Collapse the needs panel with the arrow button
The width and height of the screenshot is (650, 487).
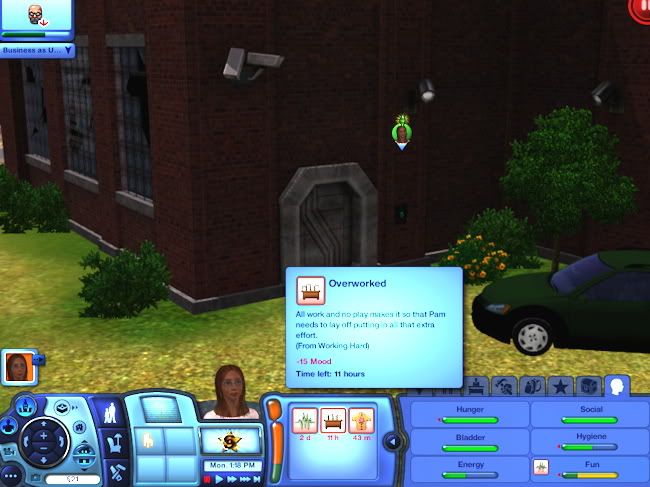pos(395,442)
